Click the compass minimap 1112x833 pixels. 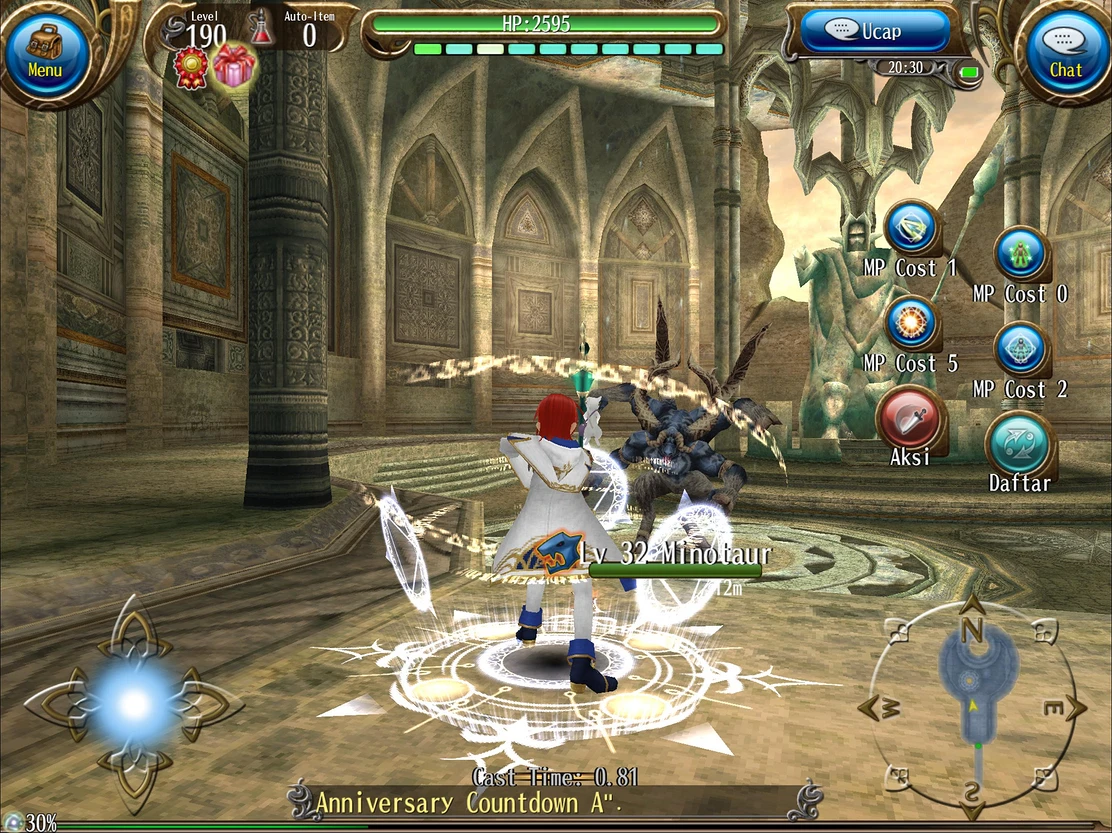[971, 705]
